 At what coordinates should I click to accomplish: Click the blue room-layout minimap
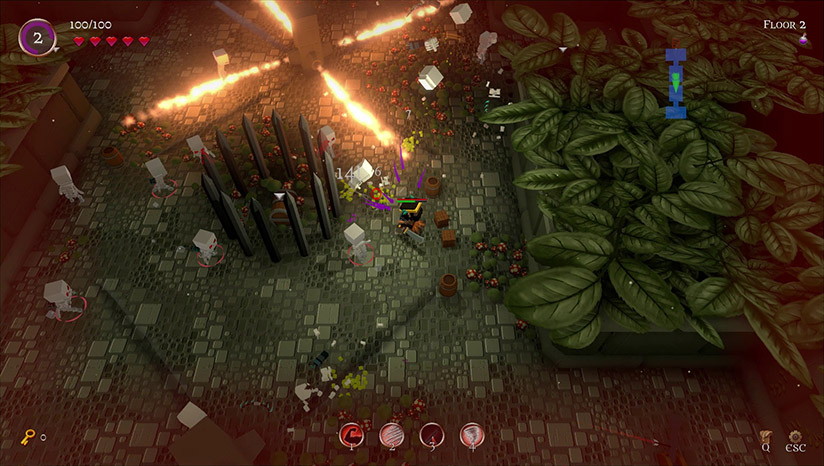coord(676,82)
